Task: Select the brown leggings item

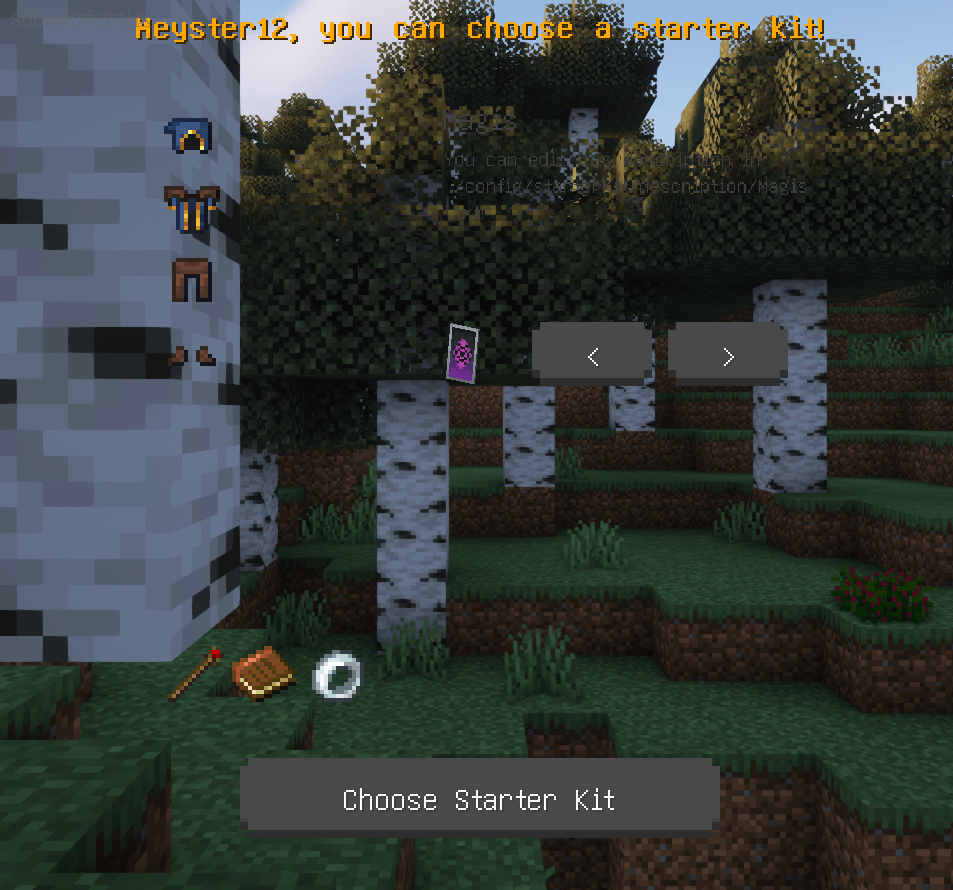Action: click(x=190, y=279)
